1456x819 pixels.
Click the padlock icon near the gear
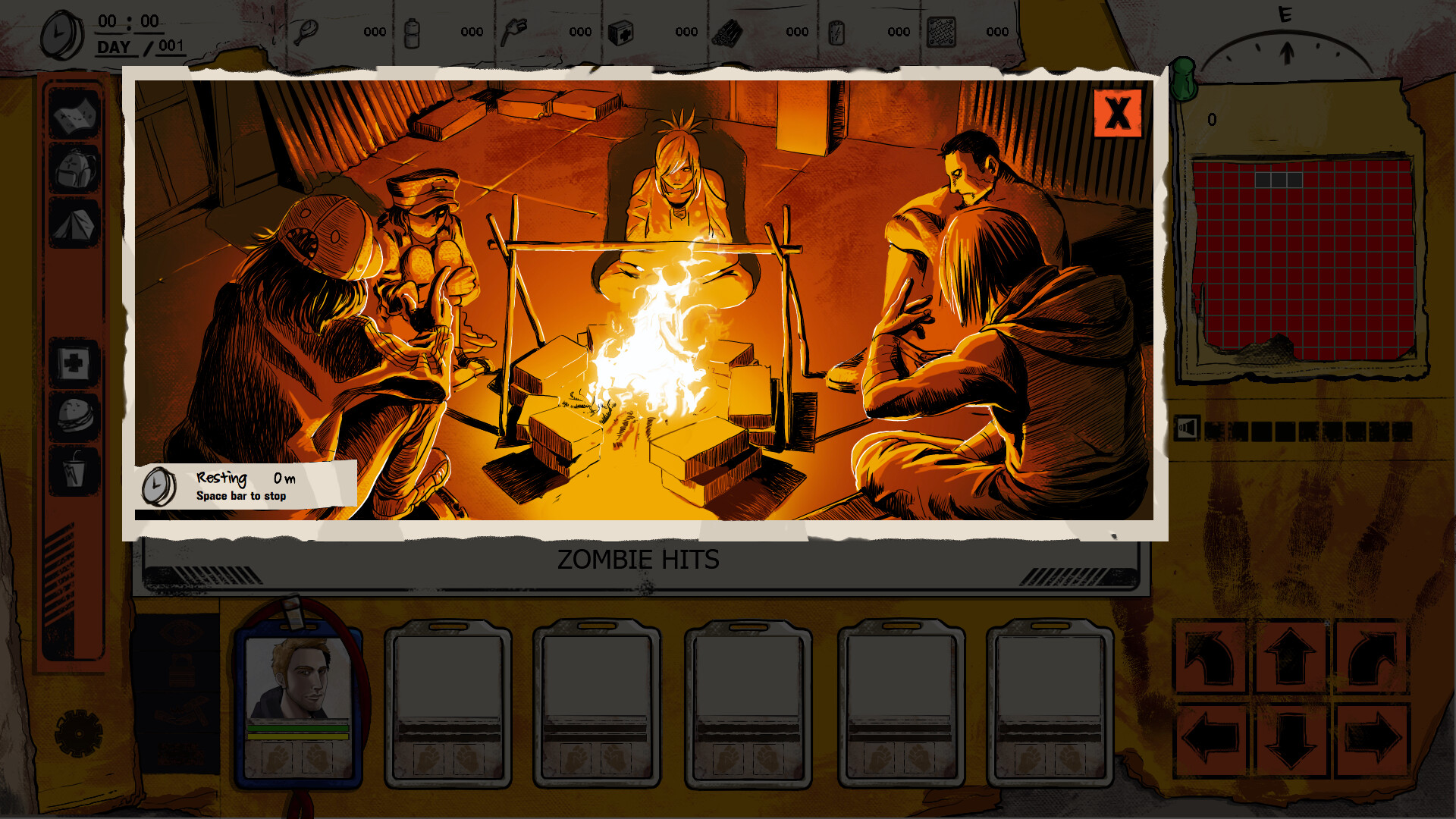(182, 670)
